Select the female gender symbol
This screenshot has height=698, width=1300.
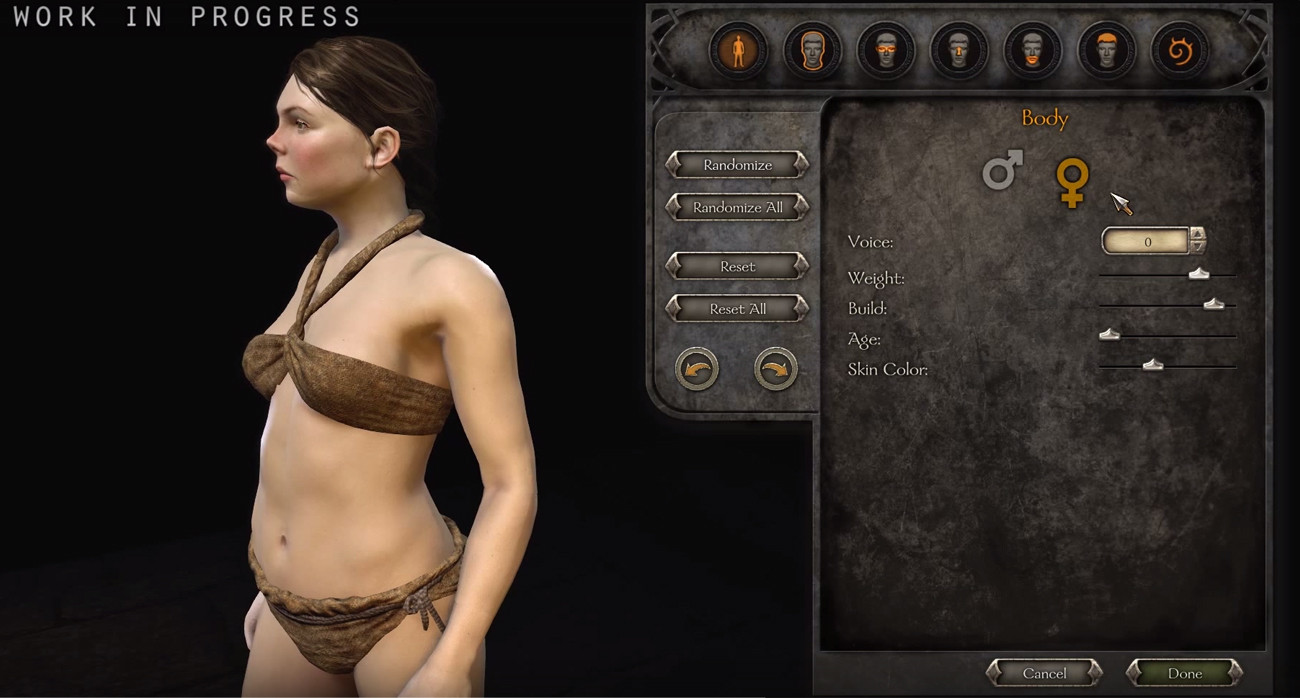(x=1072, y=183)
